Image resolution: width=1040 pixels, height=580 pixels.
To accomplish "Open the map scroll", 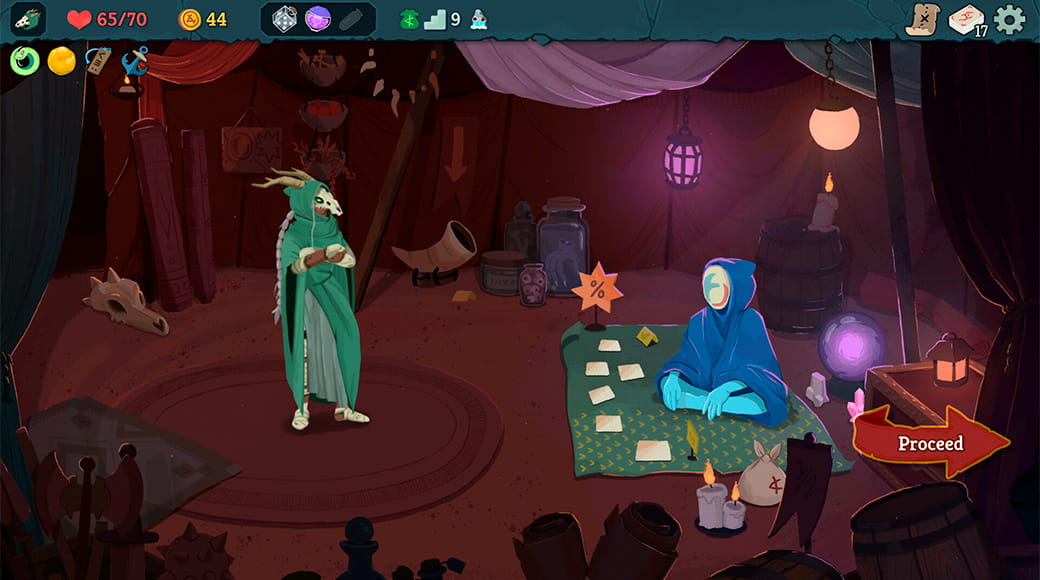I will 922,20.
